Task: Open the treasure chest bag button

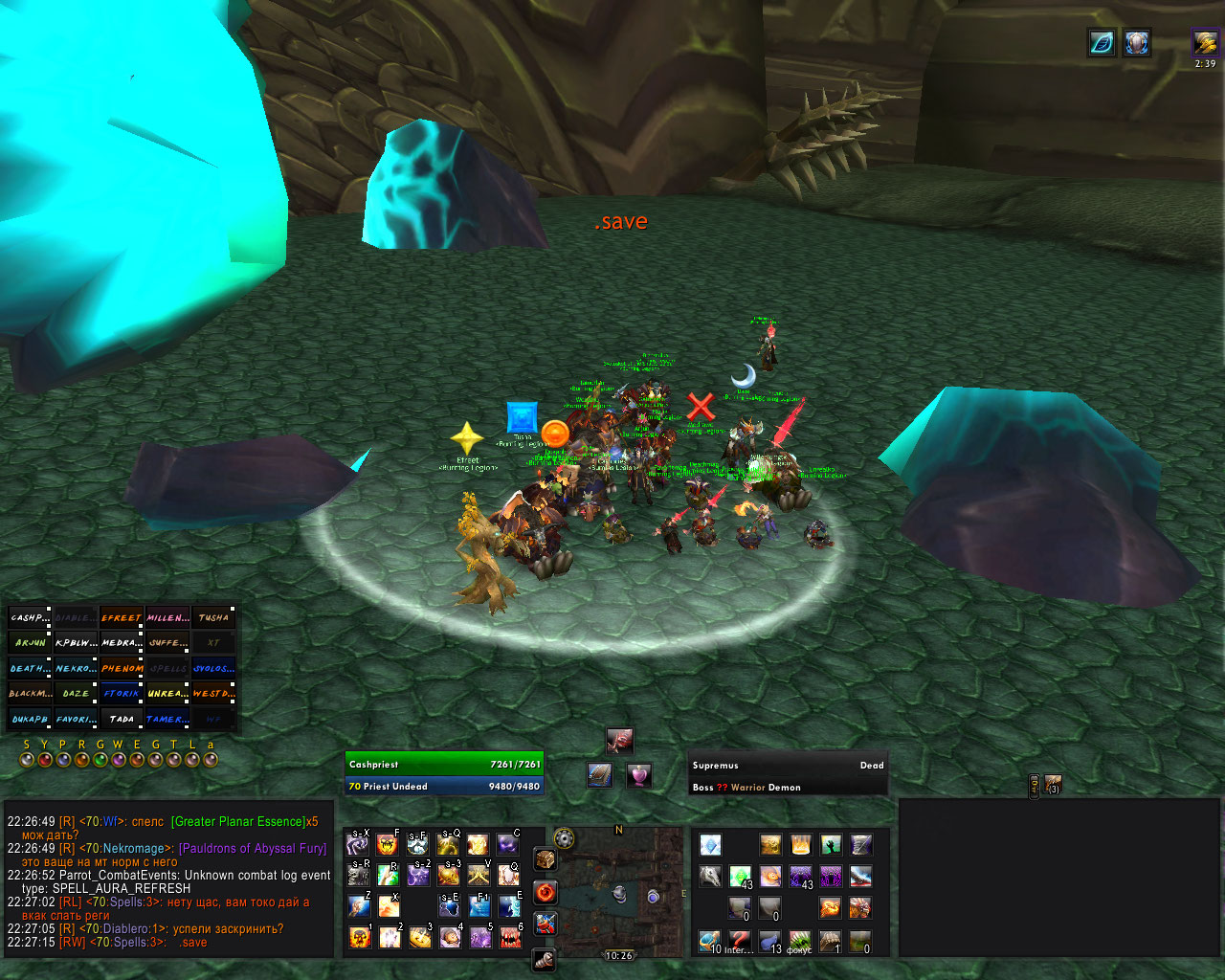Action: [546, 858]
